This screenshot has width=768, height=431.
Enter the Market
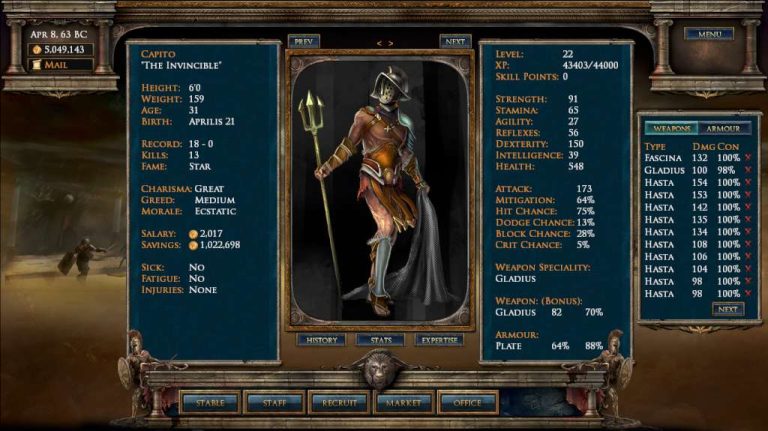pyautogui.click(x=403, y=403)
